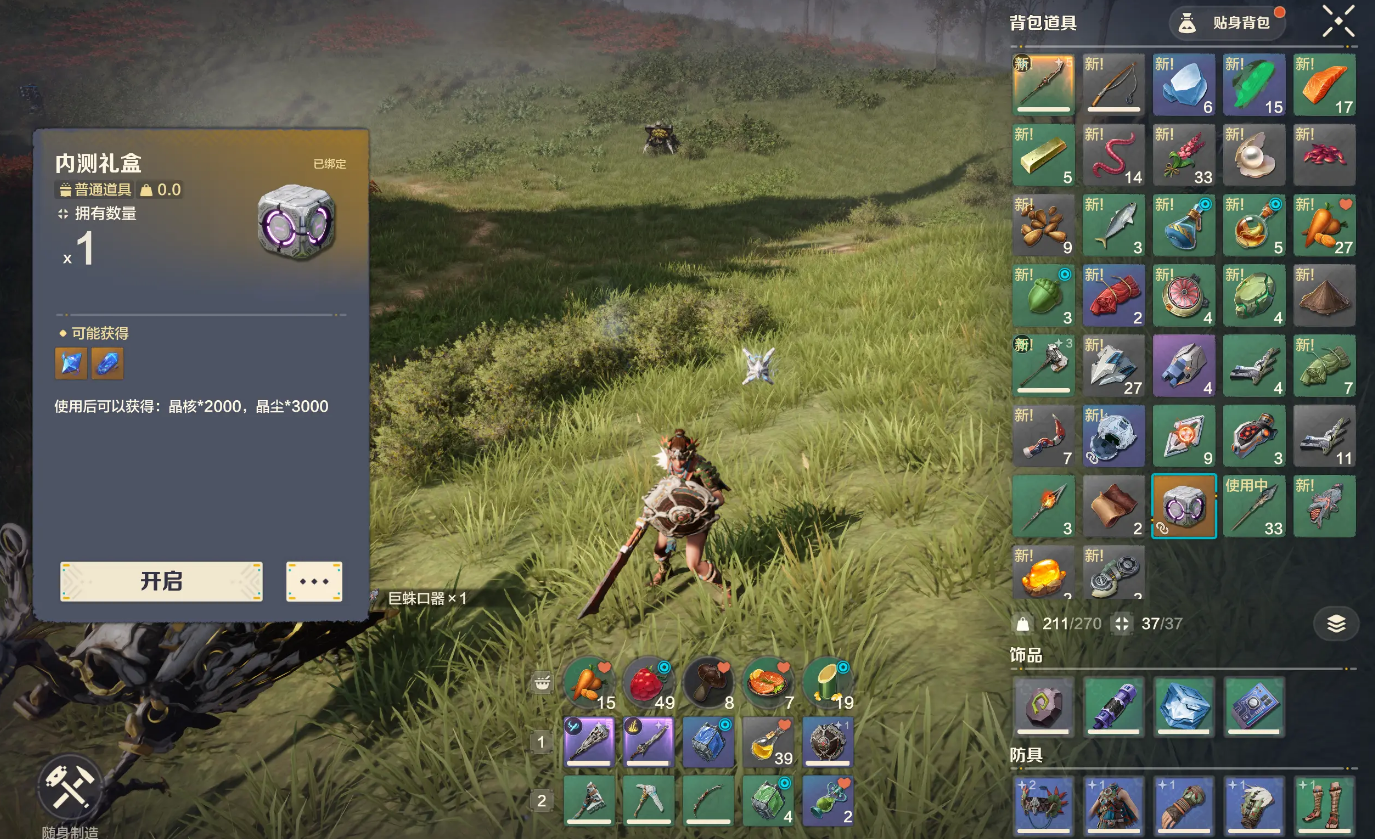Toggle the inventory stack layers button
The height and width of the screenshot is (839, 1375).
pyautogui.click(x=1336, y=624)
